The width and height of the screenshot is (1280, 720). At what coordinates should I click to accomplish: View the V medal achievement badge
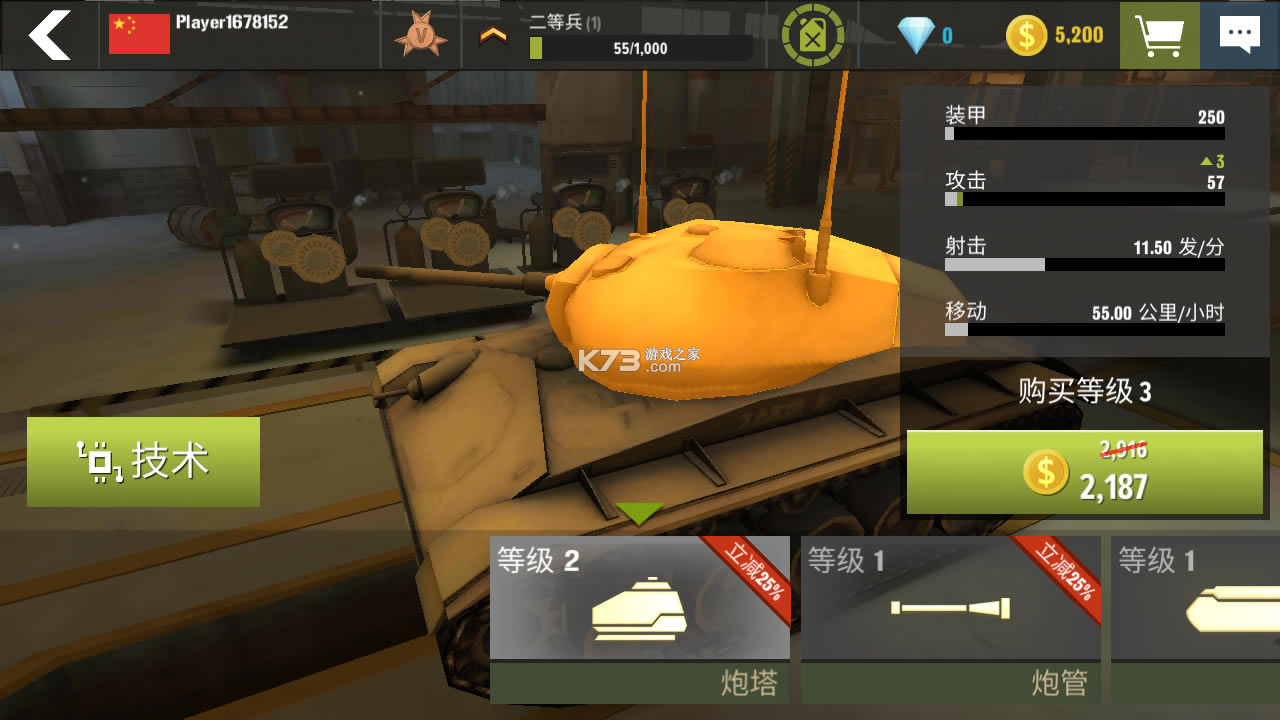(420, 36)
